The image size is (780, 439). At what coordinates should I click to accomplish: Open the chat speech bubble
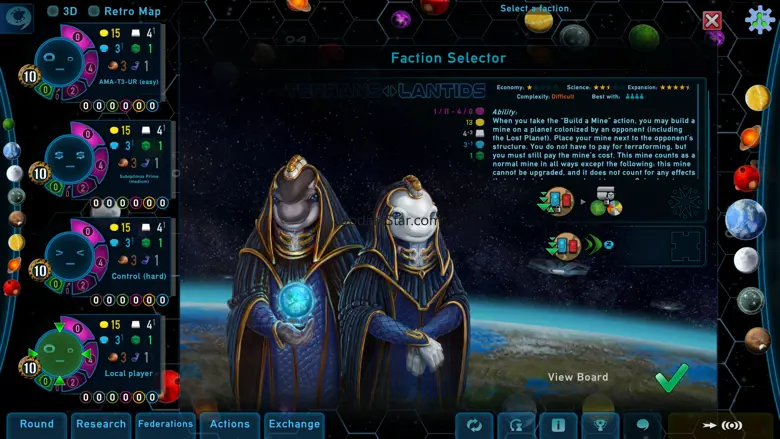[x=642, y=425]
